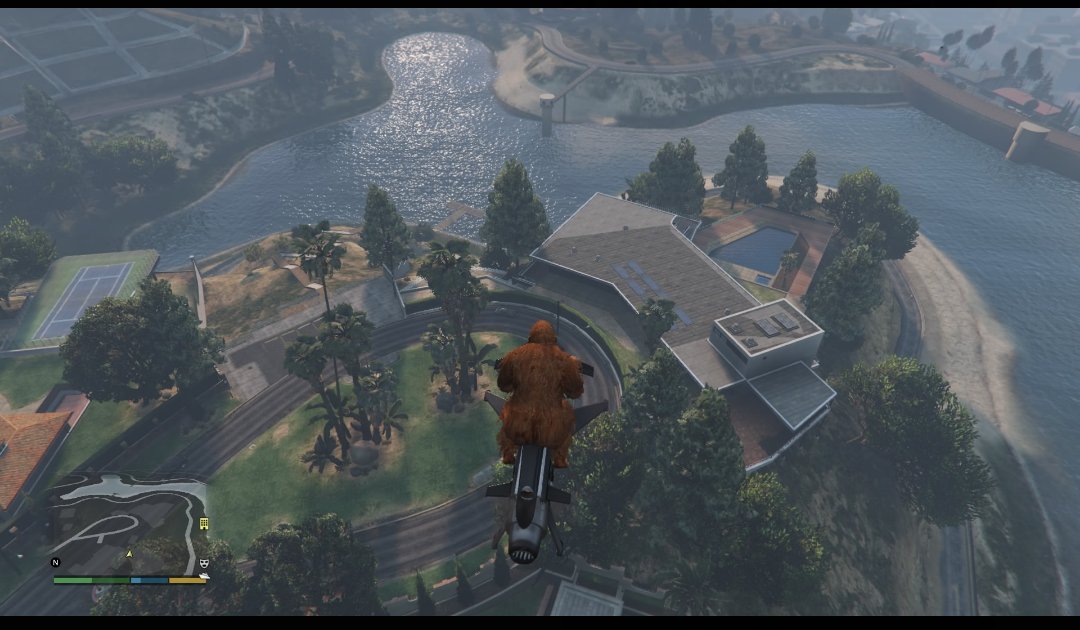The image size is (1080, 630).
Task: Select the yellow player arrow on minimap
Action: coord(128,553)
